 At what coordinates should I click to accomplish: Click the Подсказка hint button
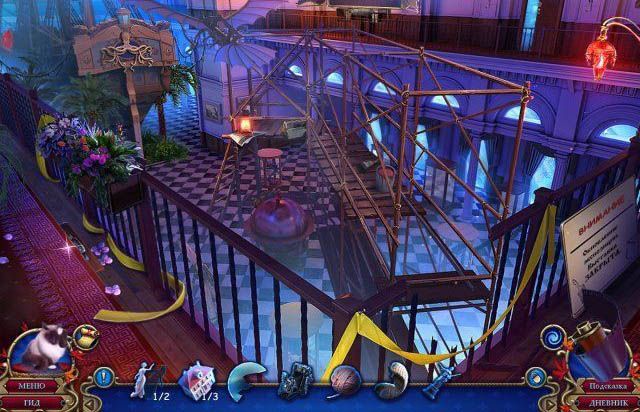(608, 384)
